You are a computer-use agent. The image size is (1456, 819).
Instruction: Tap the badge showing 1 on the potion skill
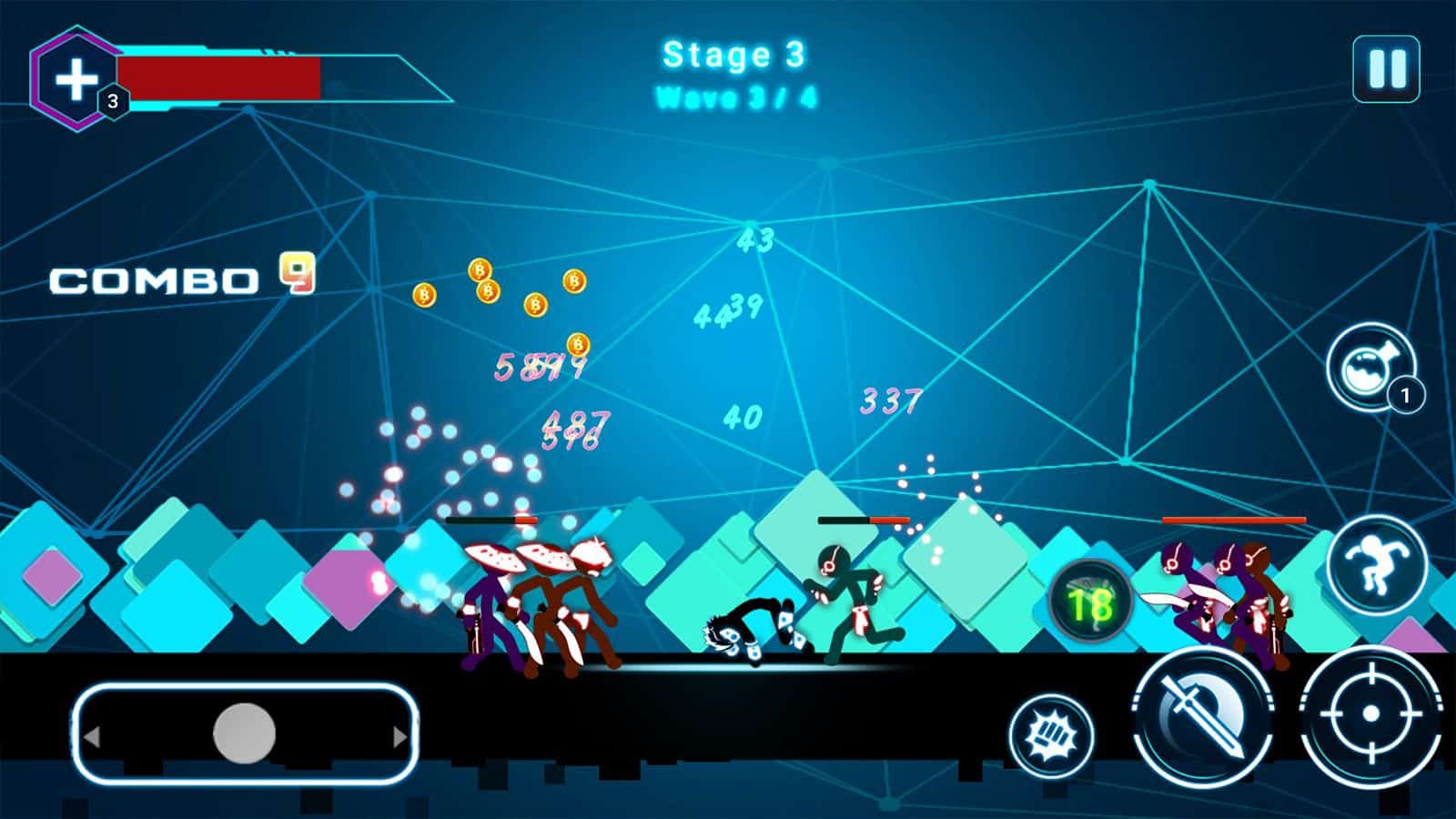[1406, 395]
